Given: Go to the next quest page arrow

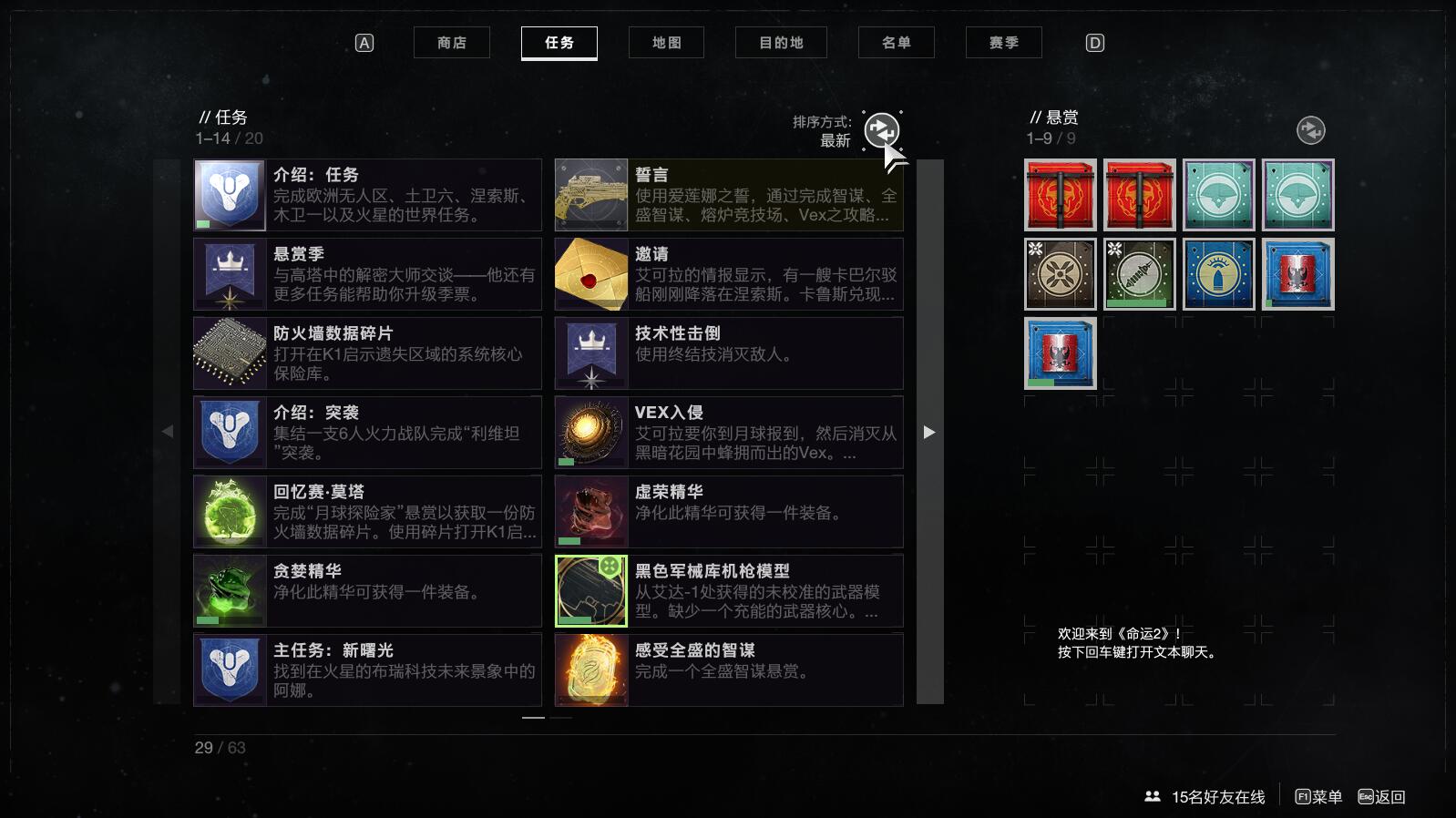Looking at the screenshot, I should pos(929,433).
